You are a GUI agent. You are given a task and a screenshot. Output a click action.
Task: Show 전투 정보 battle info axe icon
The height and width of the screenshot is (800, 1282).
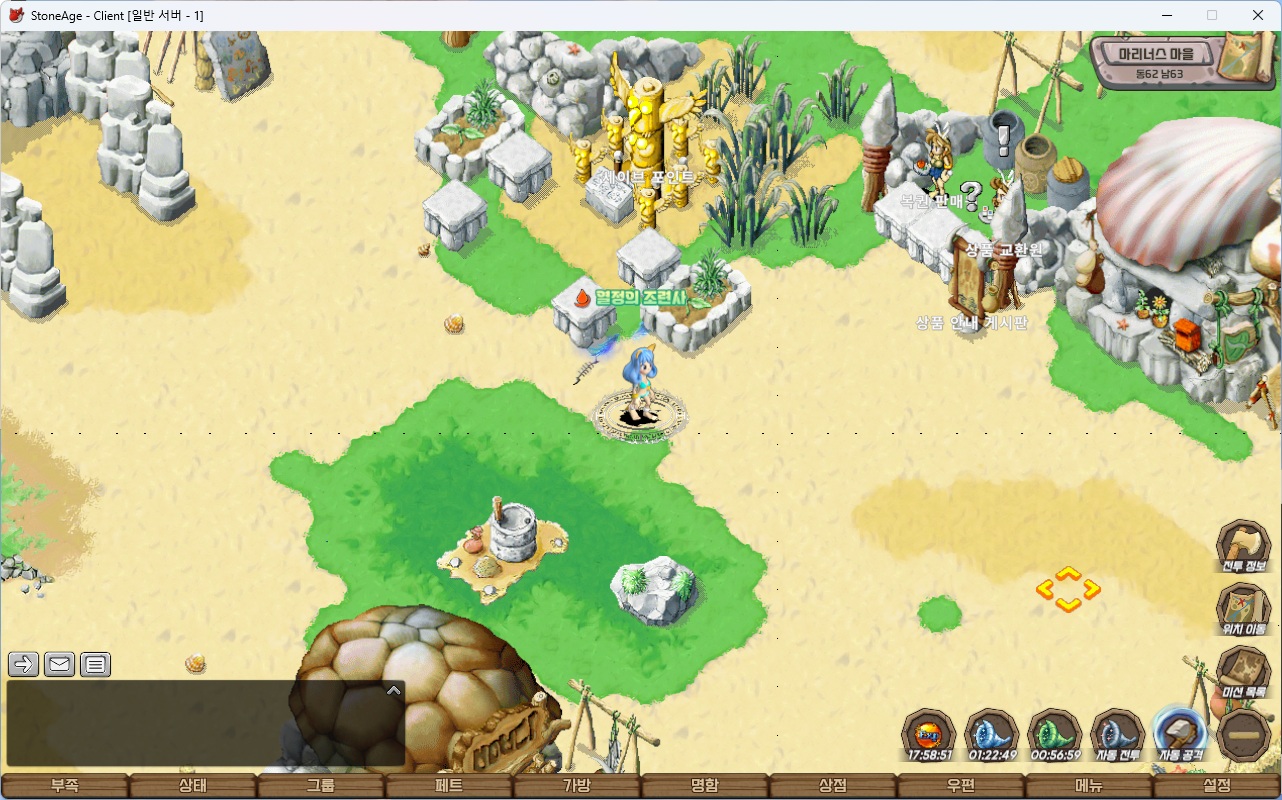(1243, 546)
